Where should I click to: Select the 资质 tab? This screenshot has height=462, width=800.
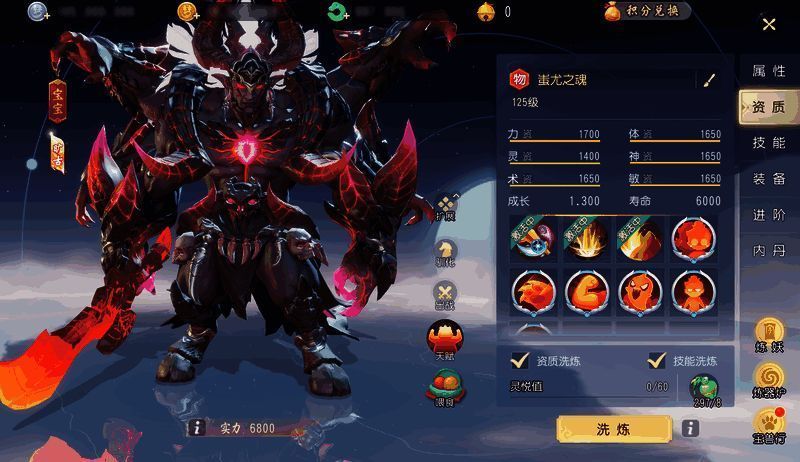[x=768, y=107]
